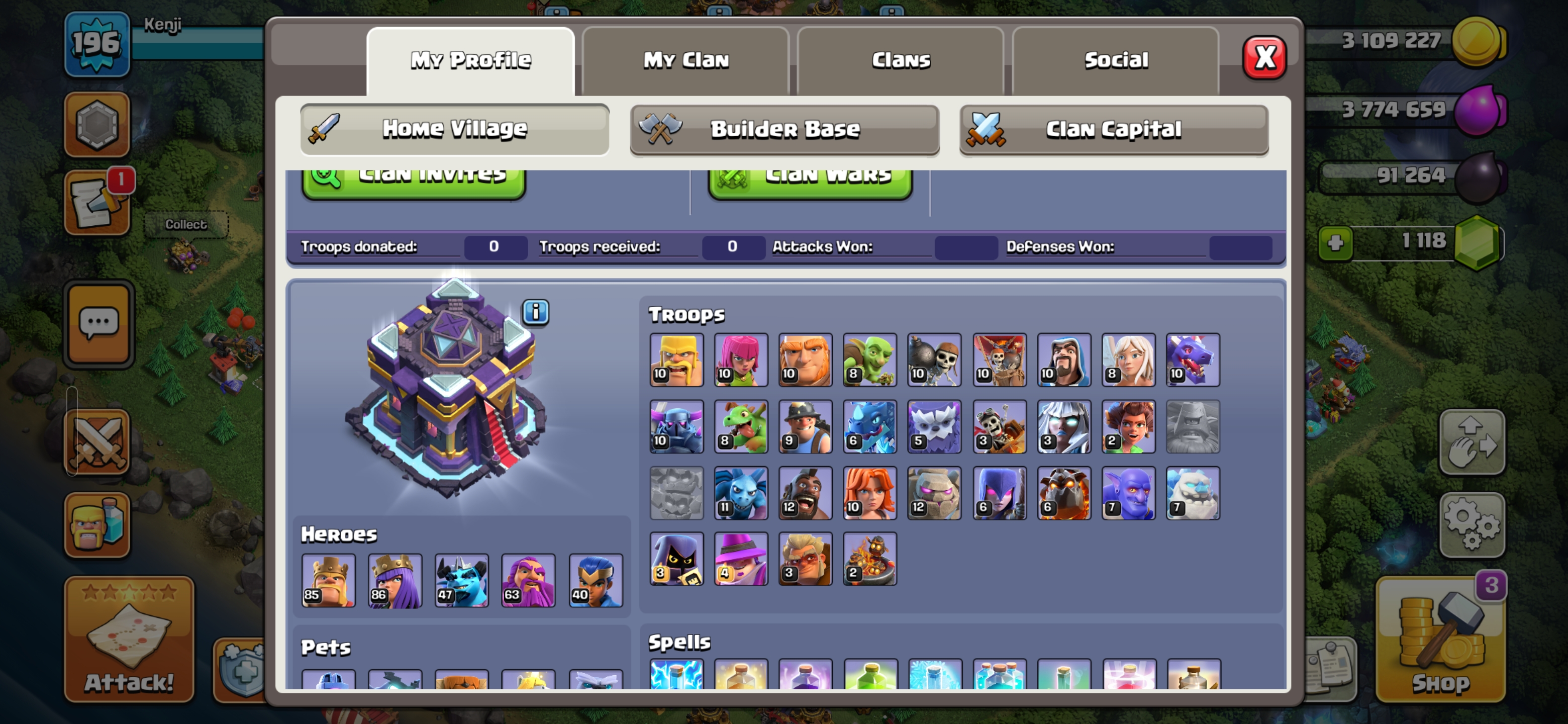This screenshot has height=724, width=1568.
Task: Show the Clan Capital profile view
Action: click(1113, 129)
